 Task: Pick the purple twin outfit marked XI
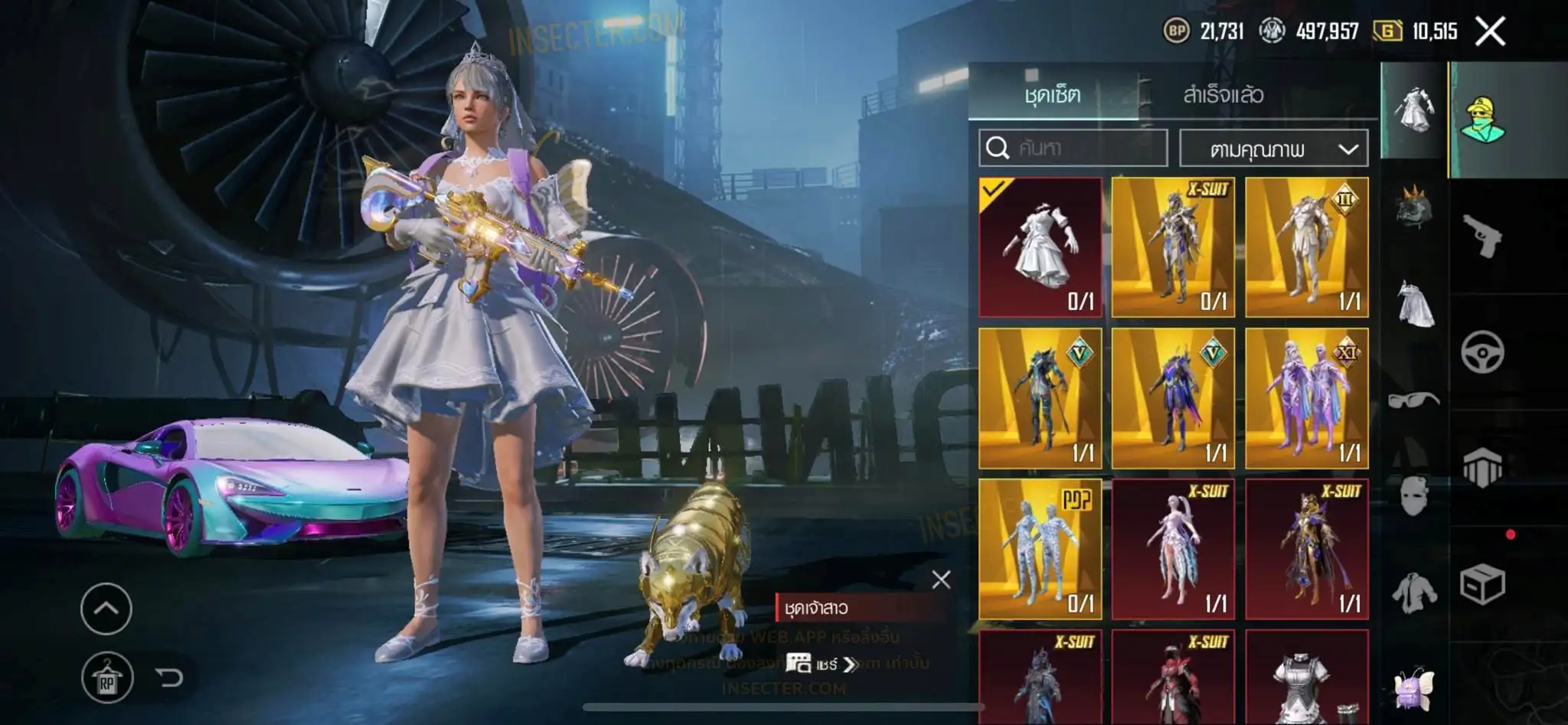(1306, 398)
